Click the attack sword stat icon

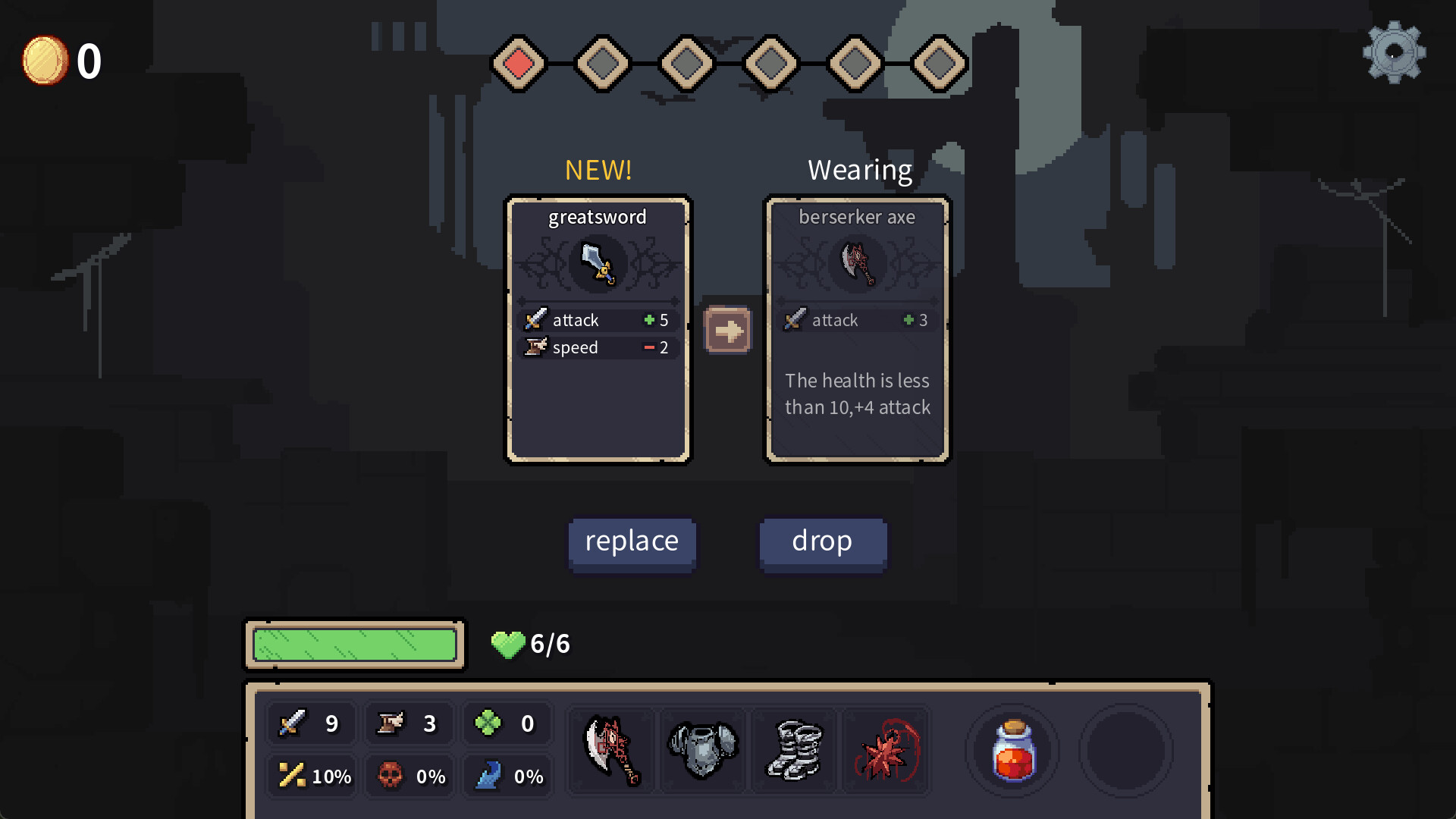[x=292, y=723]
